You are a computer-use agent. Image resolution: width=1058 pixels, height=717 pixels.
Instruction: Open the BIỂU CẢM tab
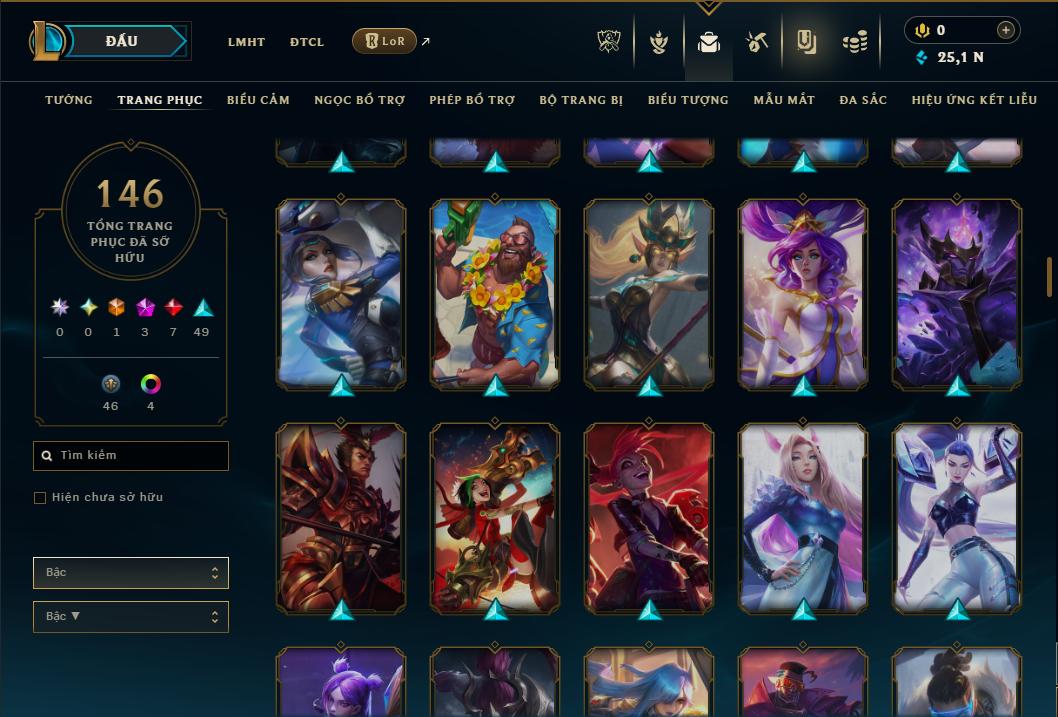(x=258, y=100)
